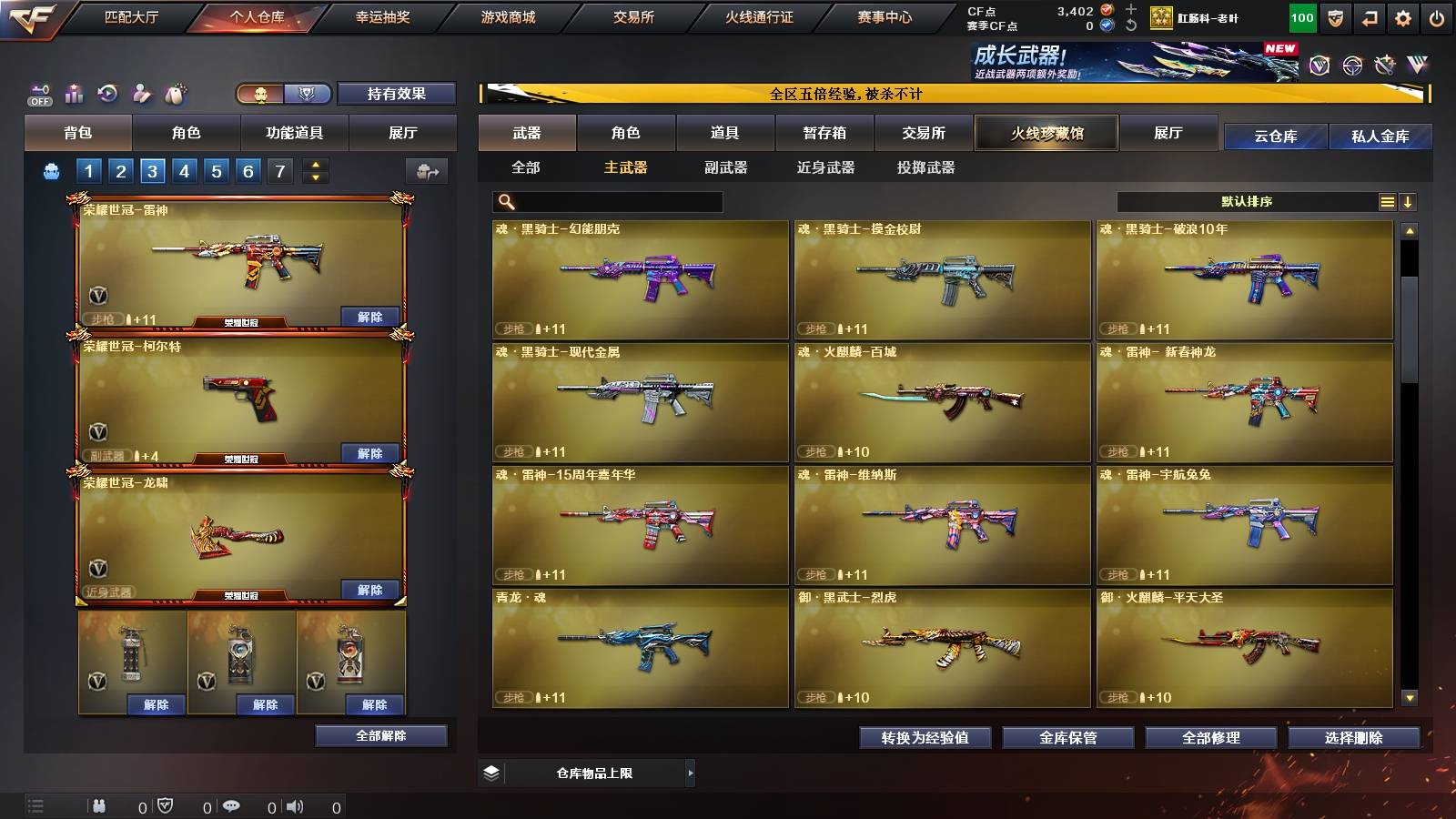Screen dimensions: 1456x819
Task: Open the settings gear icon
Action: pyautogui.click(x=1403, y=18)
